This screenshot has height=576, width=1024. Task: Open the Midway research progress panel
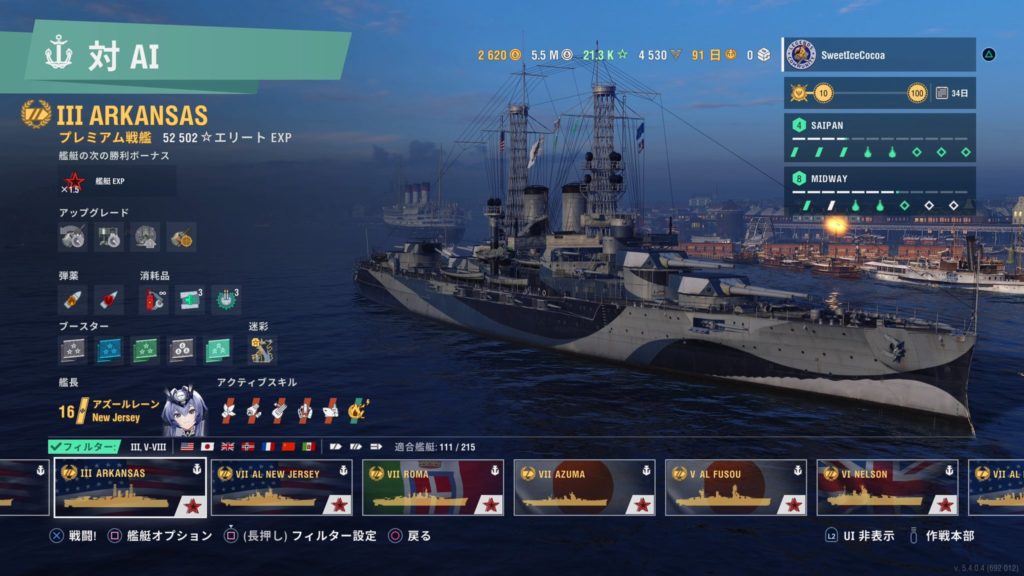[x=878, y=191]
